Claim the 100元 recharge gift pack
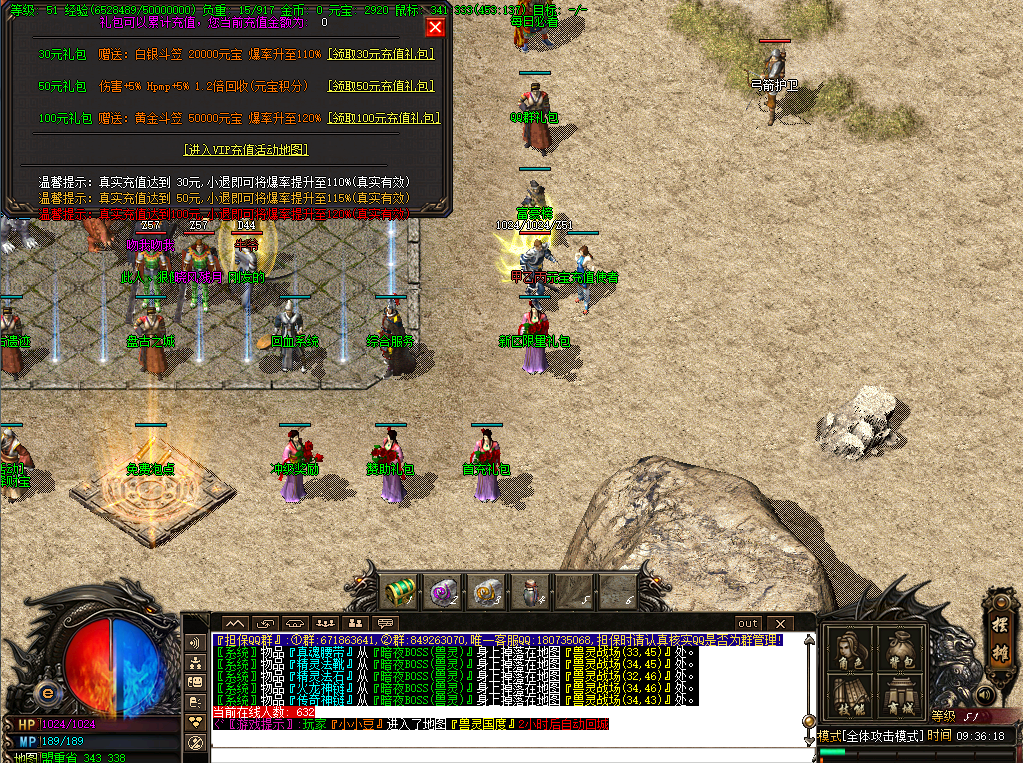 point(383,118)
